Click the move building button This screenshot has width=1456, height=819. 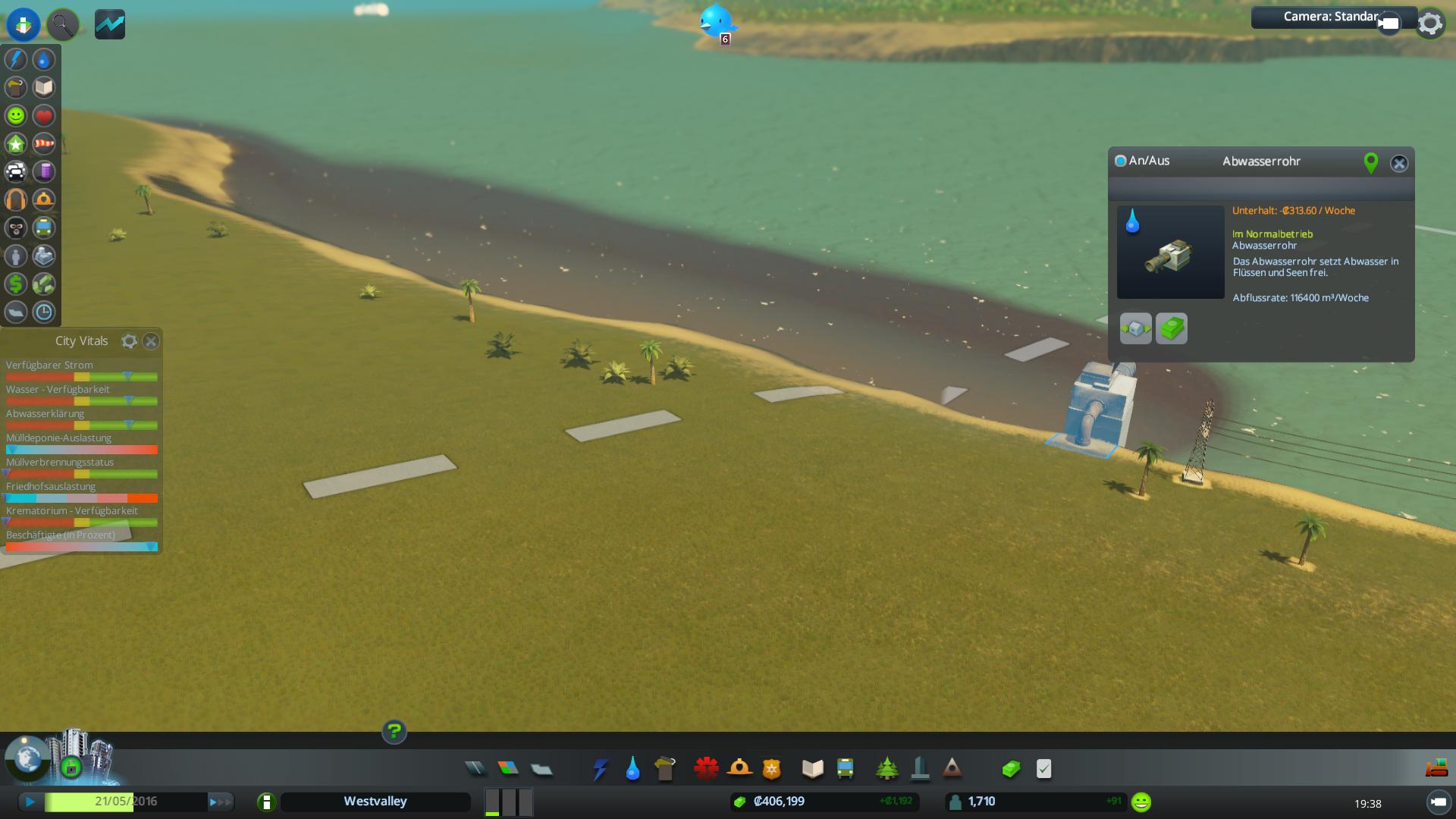click(1135, 328)
